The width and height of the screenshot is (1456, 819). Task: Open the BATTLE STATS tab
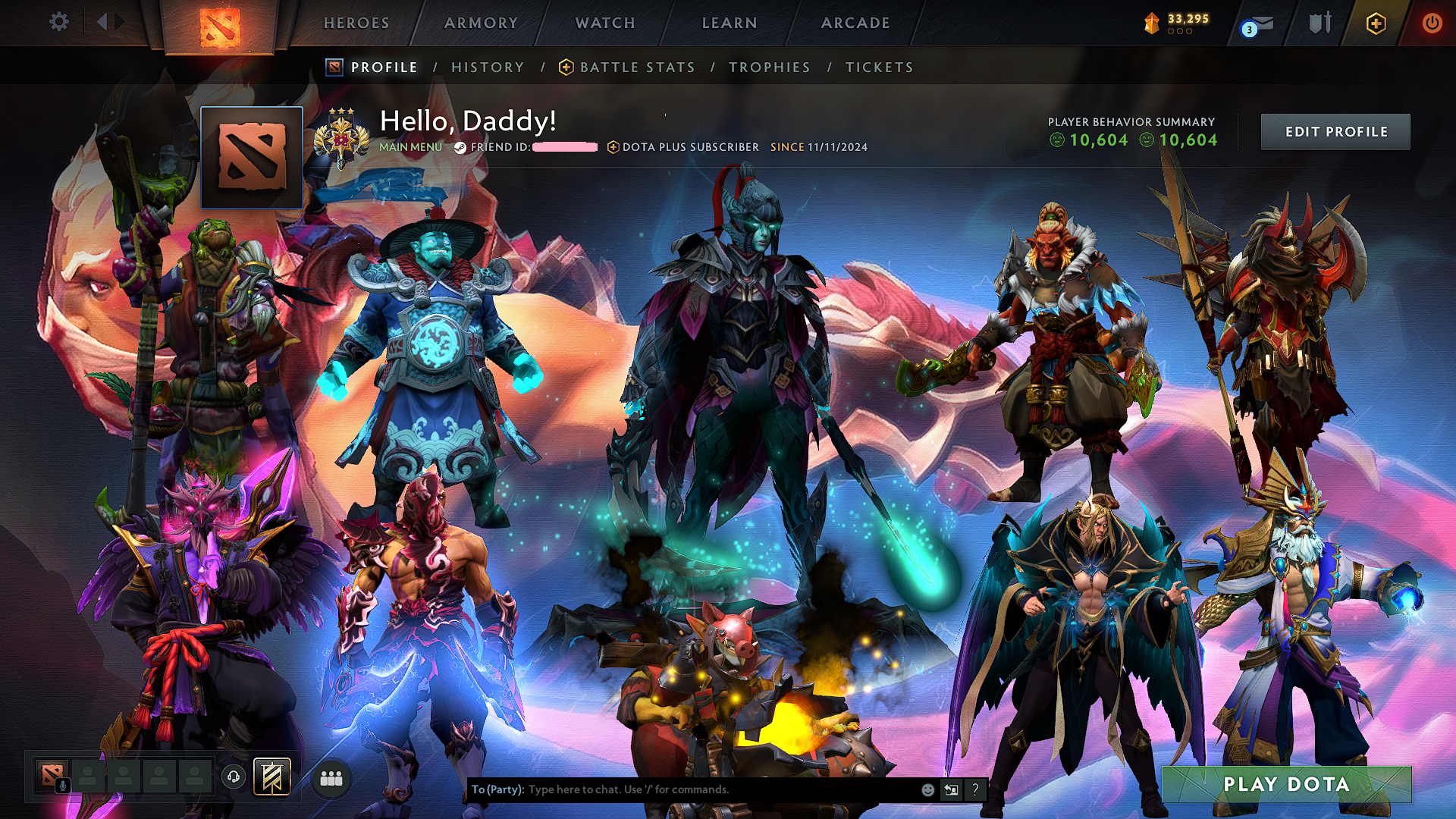point(636,67)
